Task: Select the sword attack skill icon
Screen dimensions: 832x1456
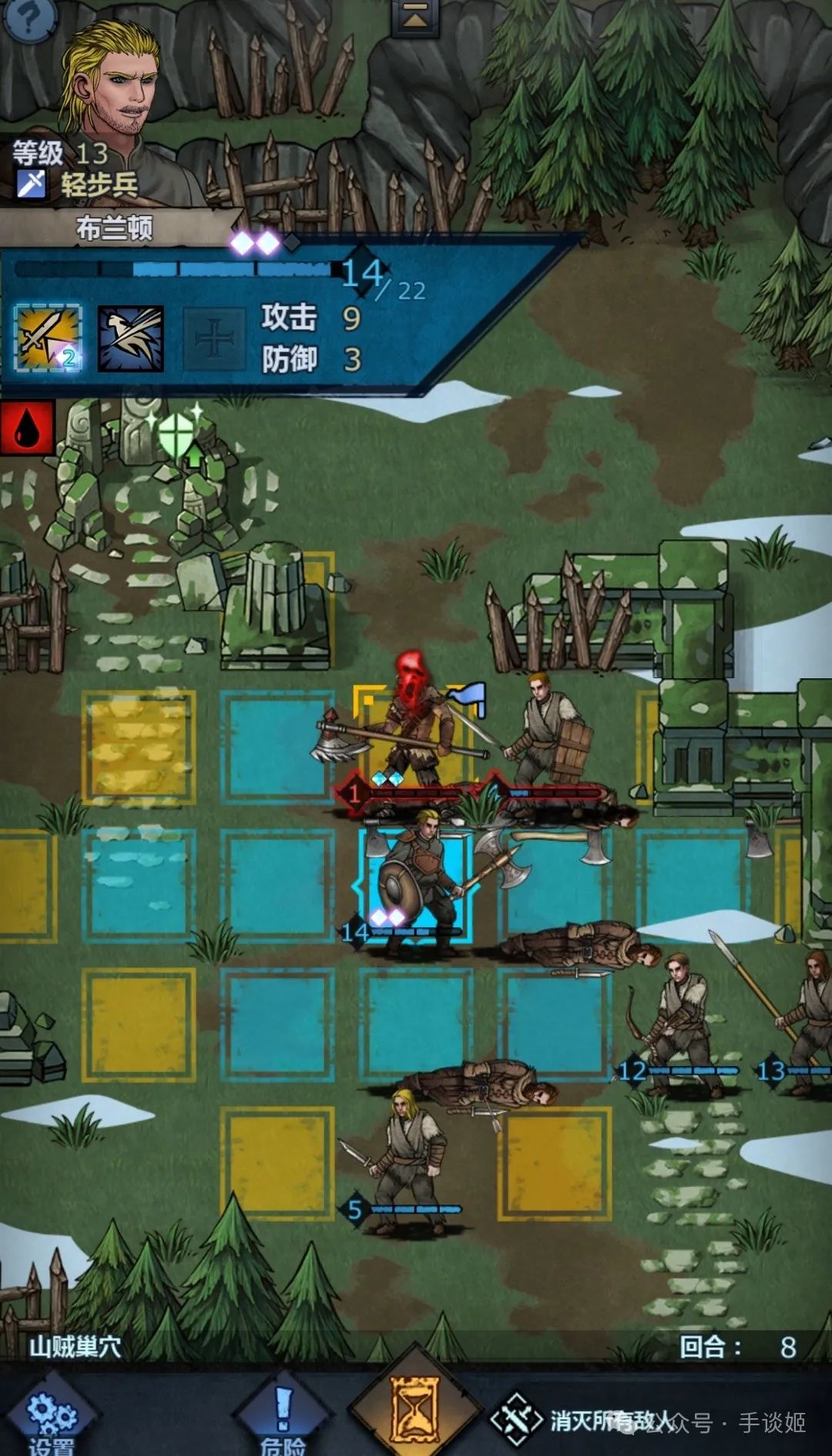Action: click(x=48, y=338)
